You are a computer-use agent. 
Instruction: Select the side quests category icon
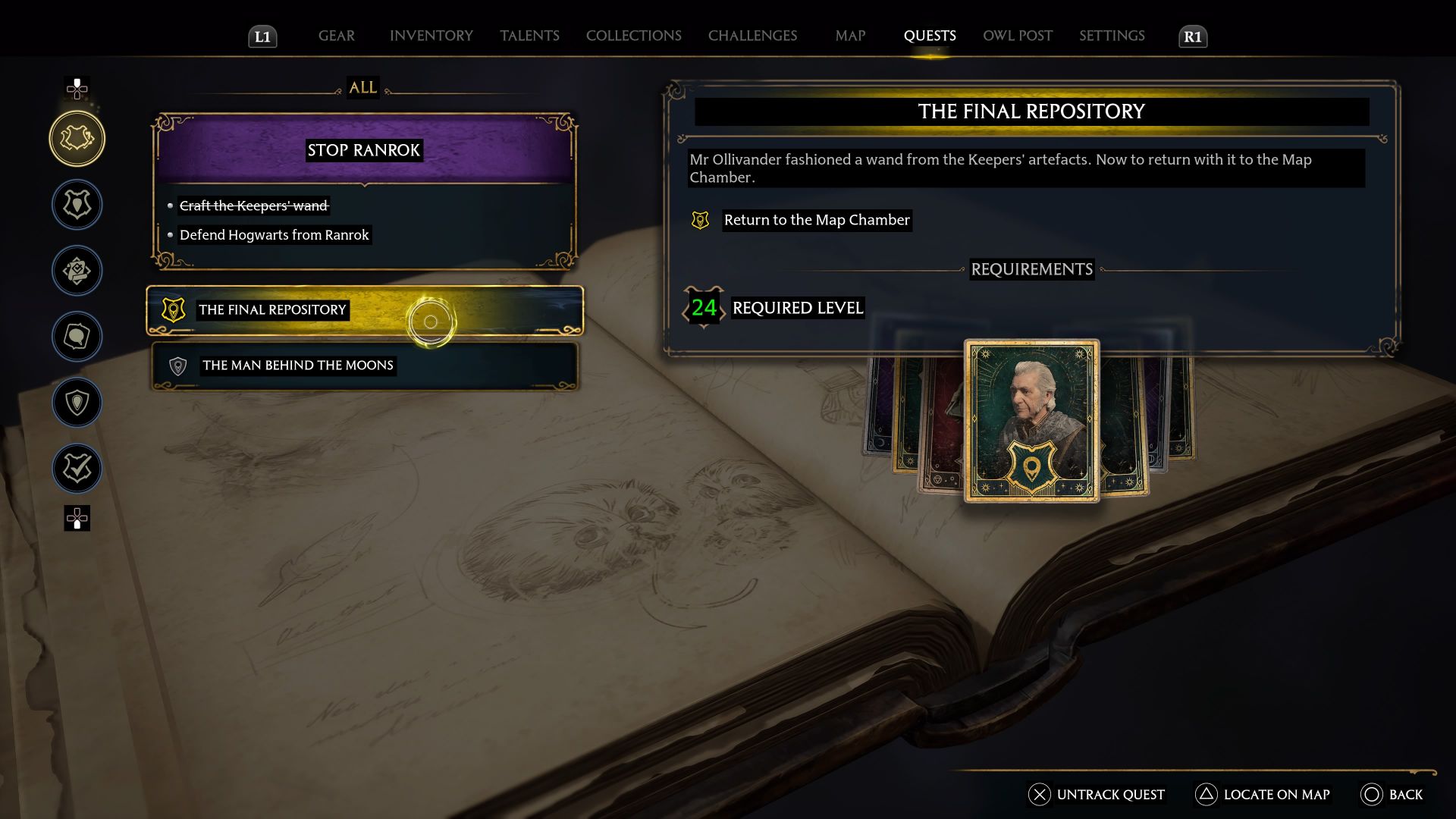(76, 271)
